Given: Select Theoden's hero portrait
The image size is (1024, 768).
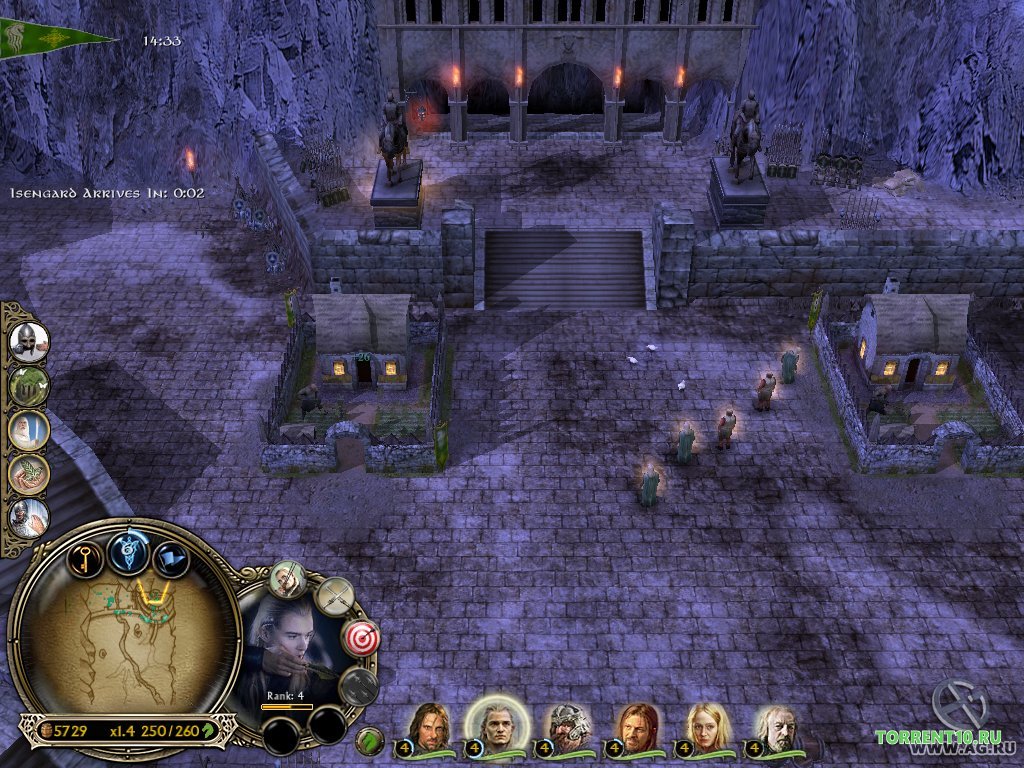Looking at the screenshot, I should pyautogui.click(x=776, y=727).
